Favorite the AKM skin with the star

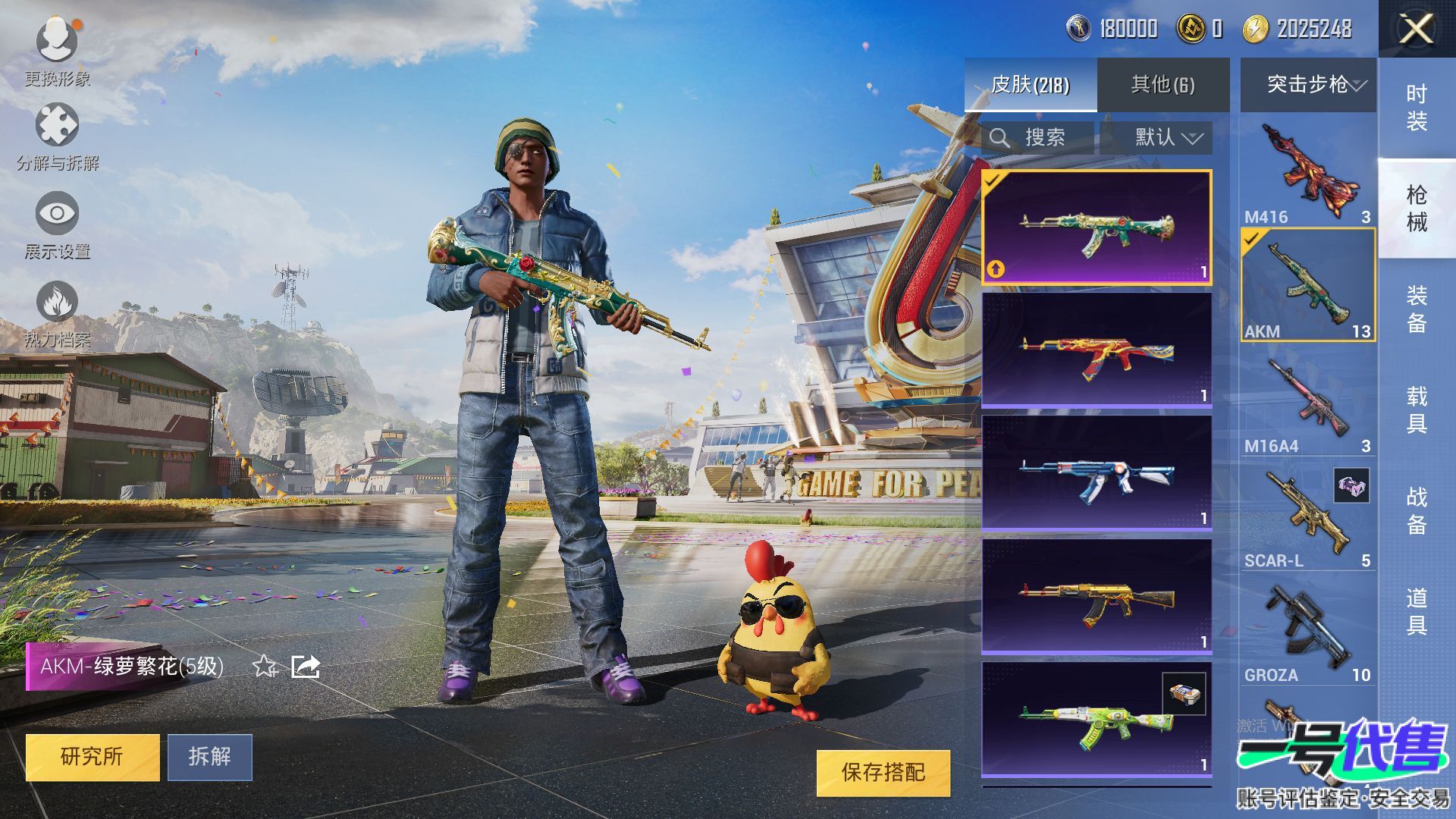265,667
